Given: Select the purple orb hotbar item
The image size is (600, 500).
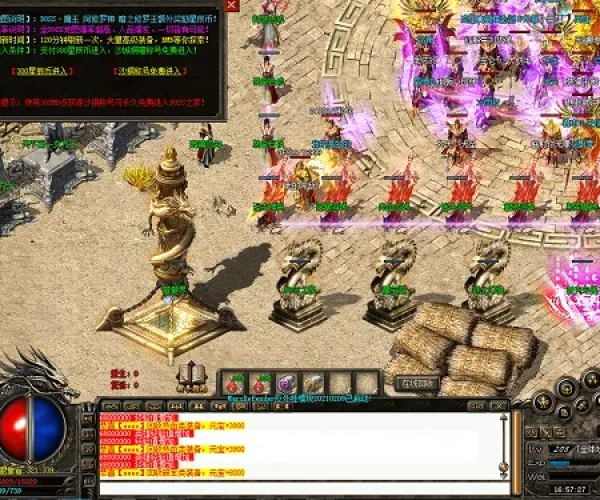Looking at the screenshot, I should (287, 383).
